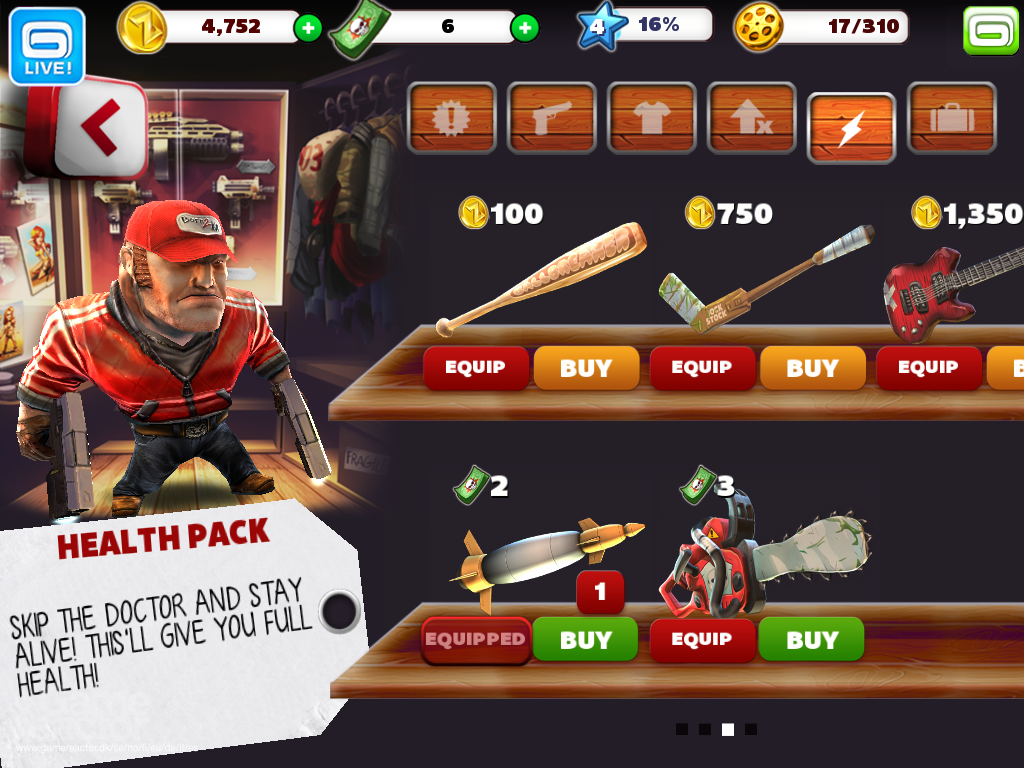
Task: Add more cash with the green plus
Action: 524,28
